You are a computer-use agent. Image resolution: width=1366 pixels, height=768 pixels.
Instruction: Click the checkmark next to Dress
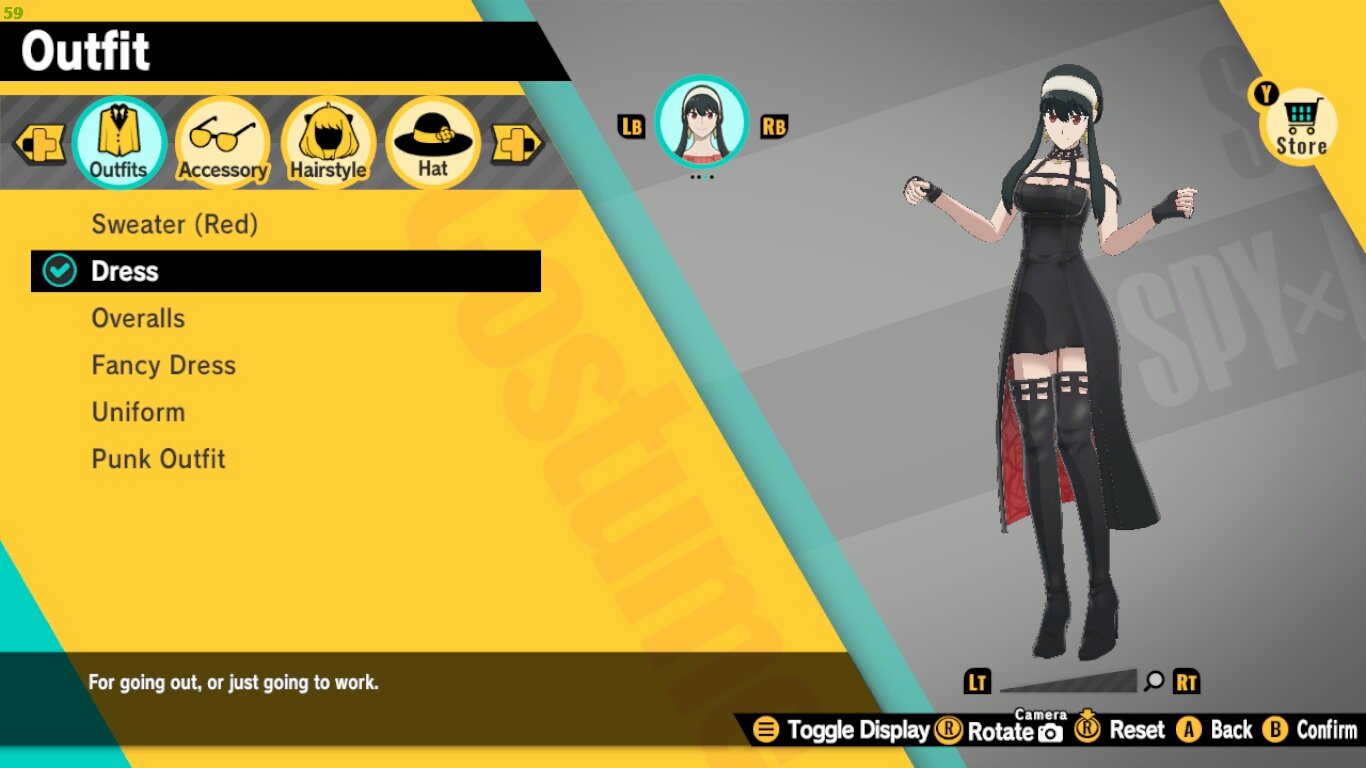click(57, 270)
